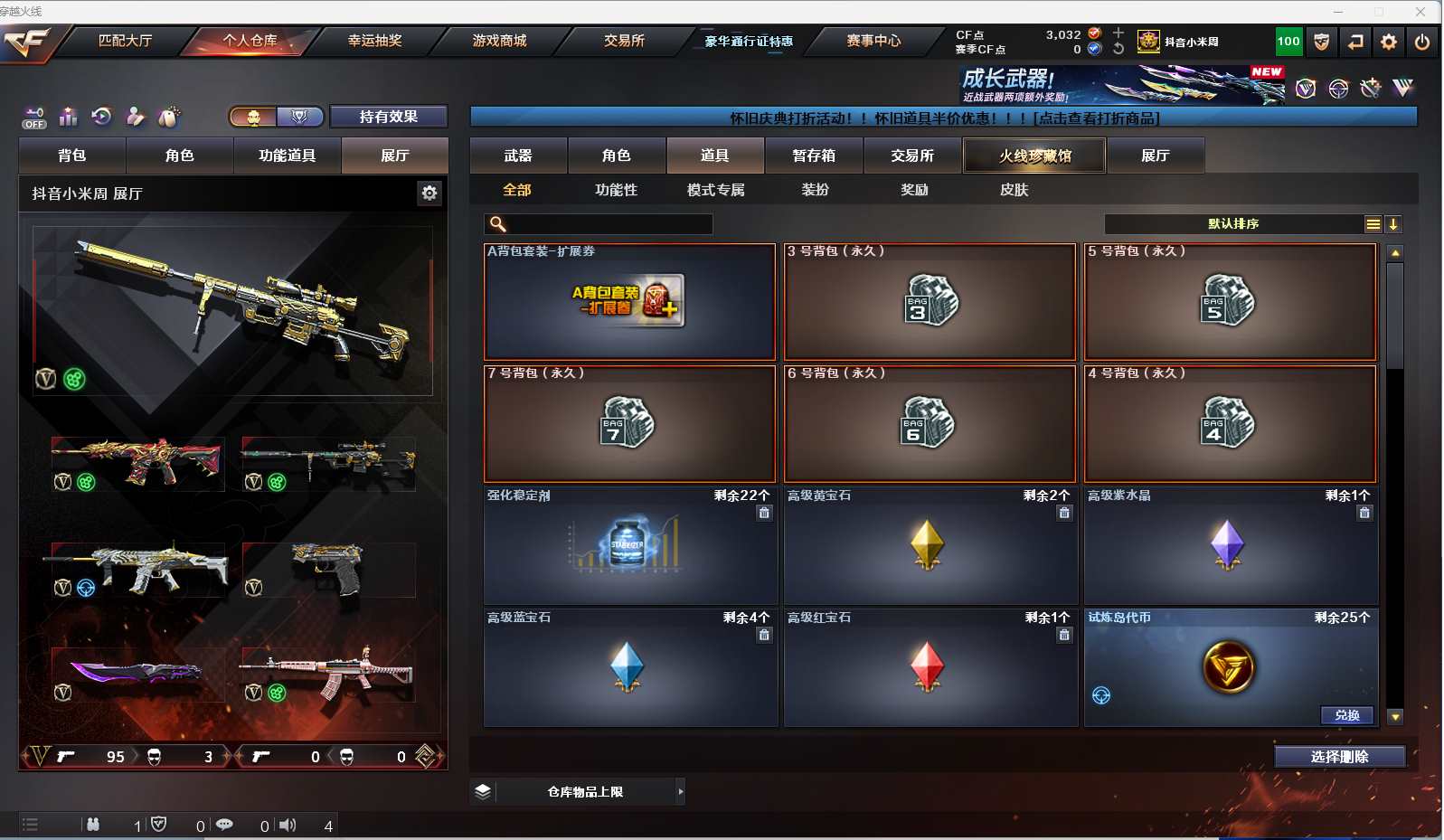Open the 赛事中心 tournament center
Screen dimensions: 1444x840
pos(873,41)
